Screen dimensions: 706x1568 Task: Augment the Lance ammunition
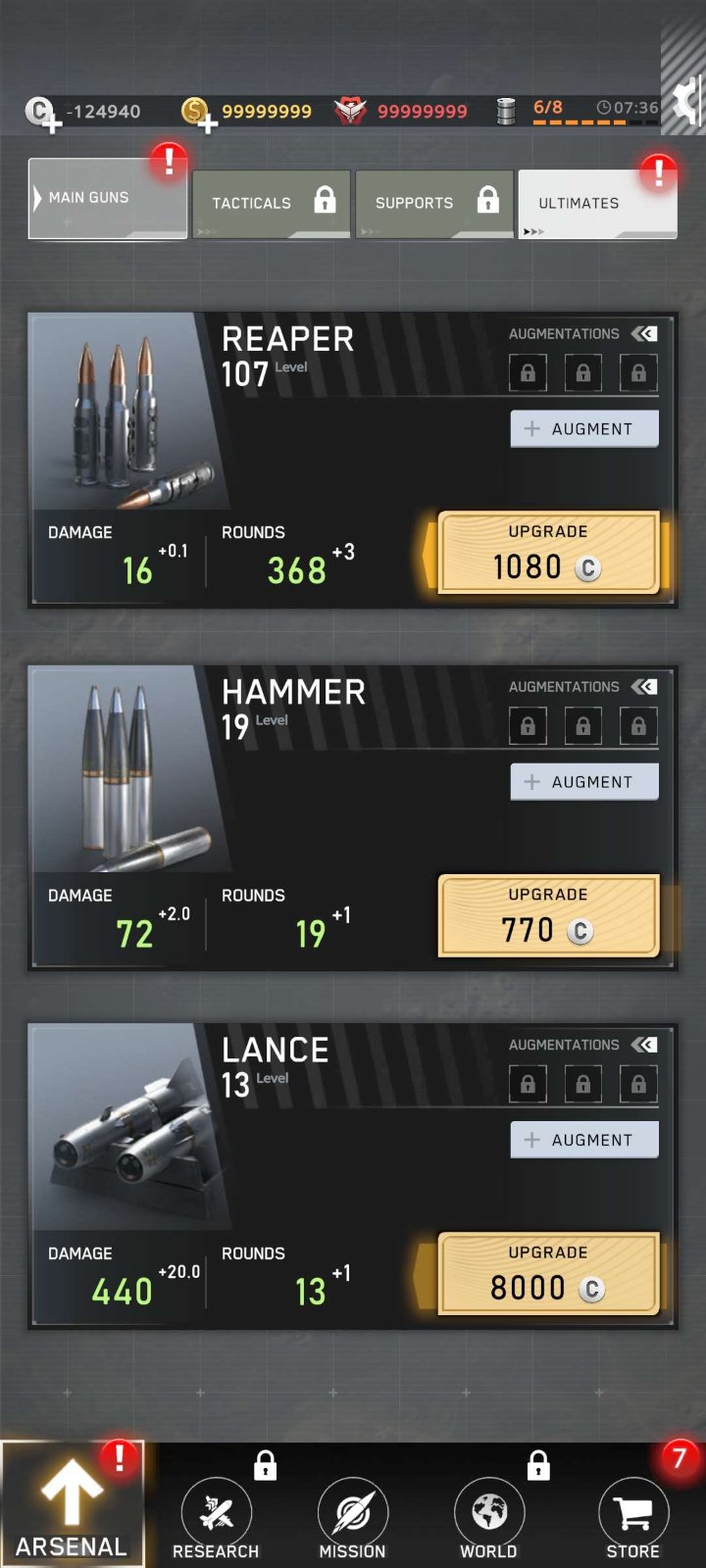(584, 1140)
